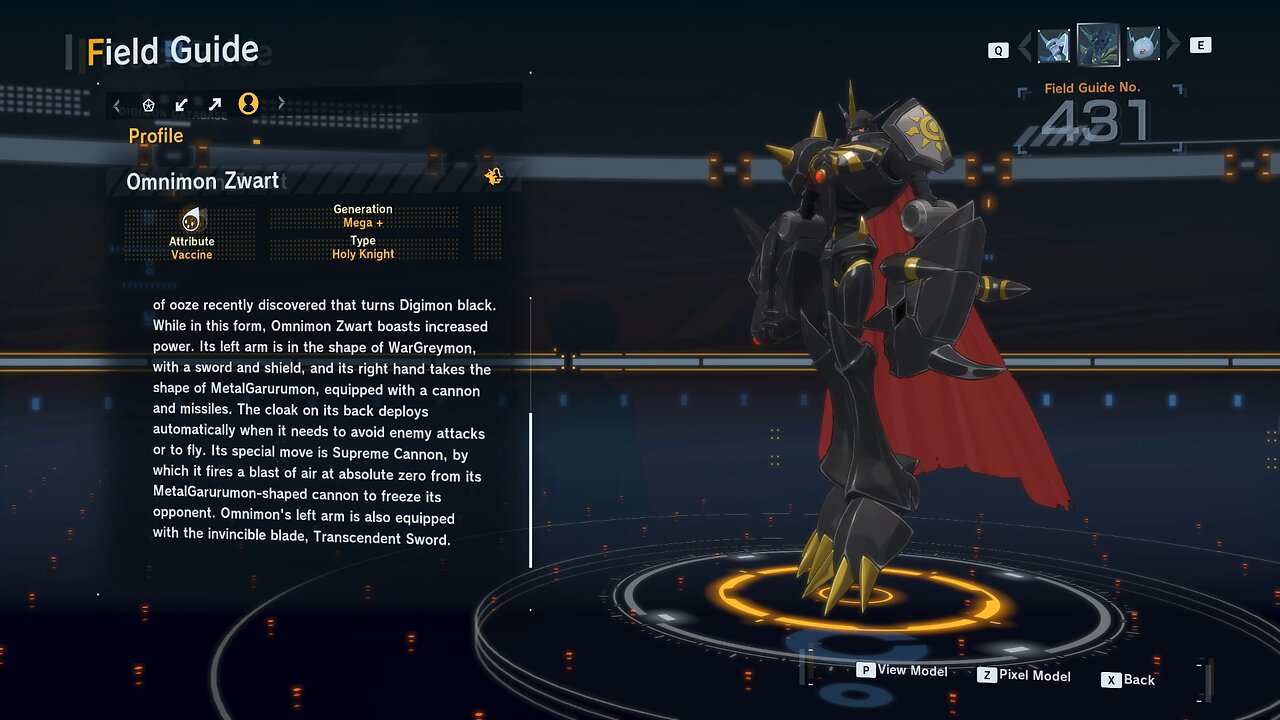Switch to the up-right arrow tab
This screenshot has width=1280, height=720.
pyautogui.click(x=215, y=104)
